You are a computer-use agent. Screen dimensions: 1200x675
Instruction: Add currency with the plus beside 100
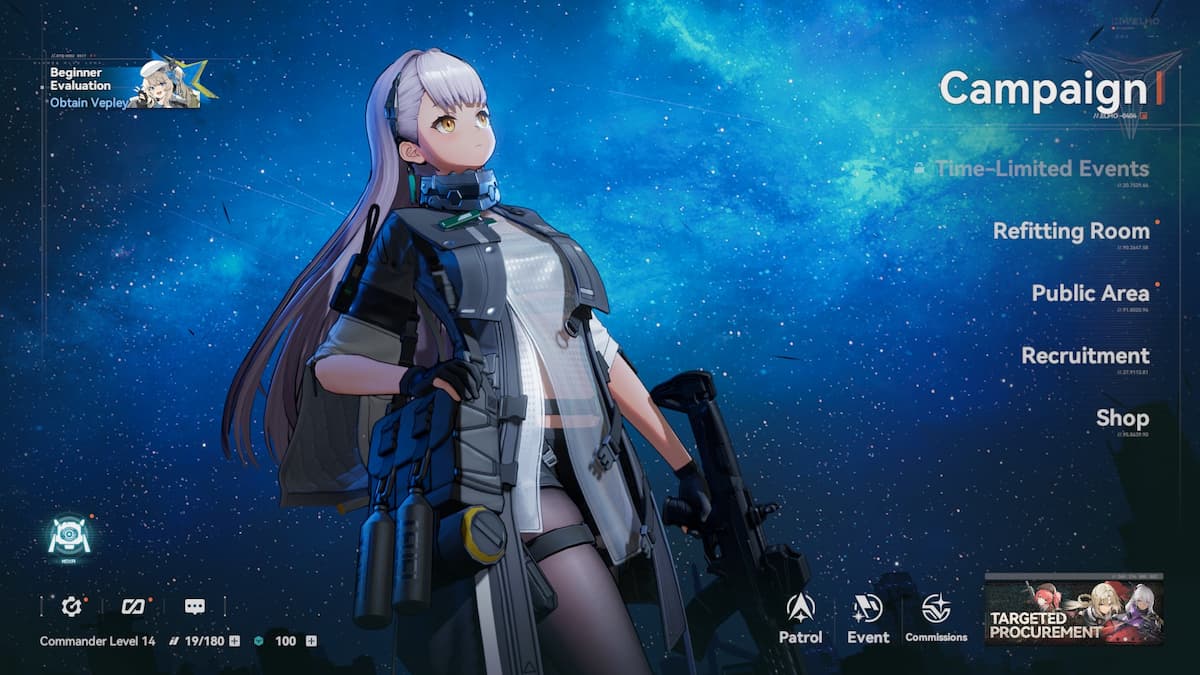click(x=311, y=641)
